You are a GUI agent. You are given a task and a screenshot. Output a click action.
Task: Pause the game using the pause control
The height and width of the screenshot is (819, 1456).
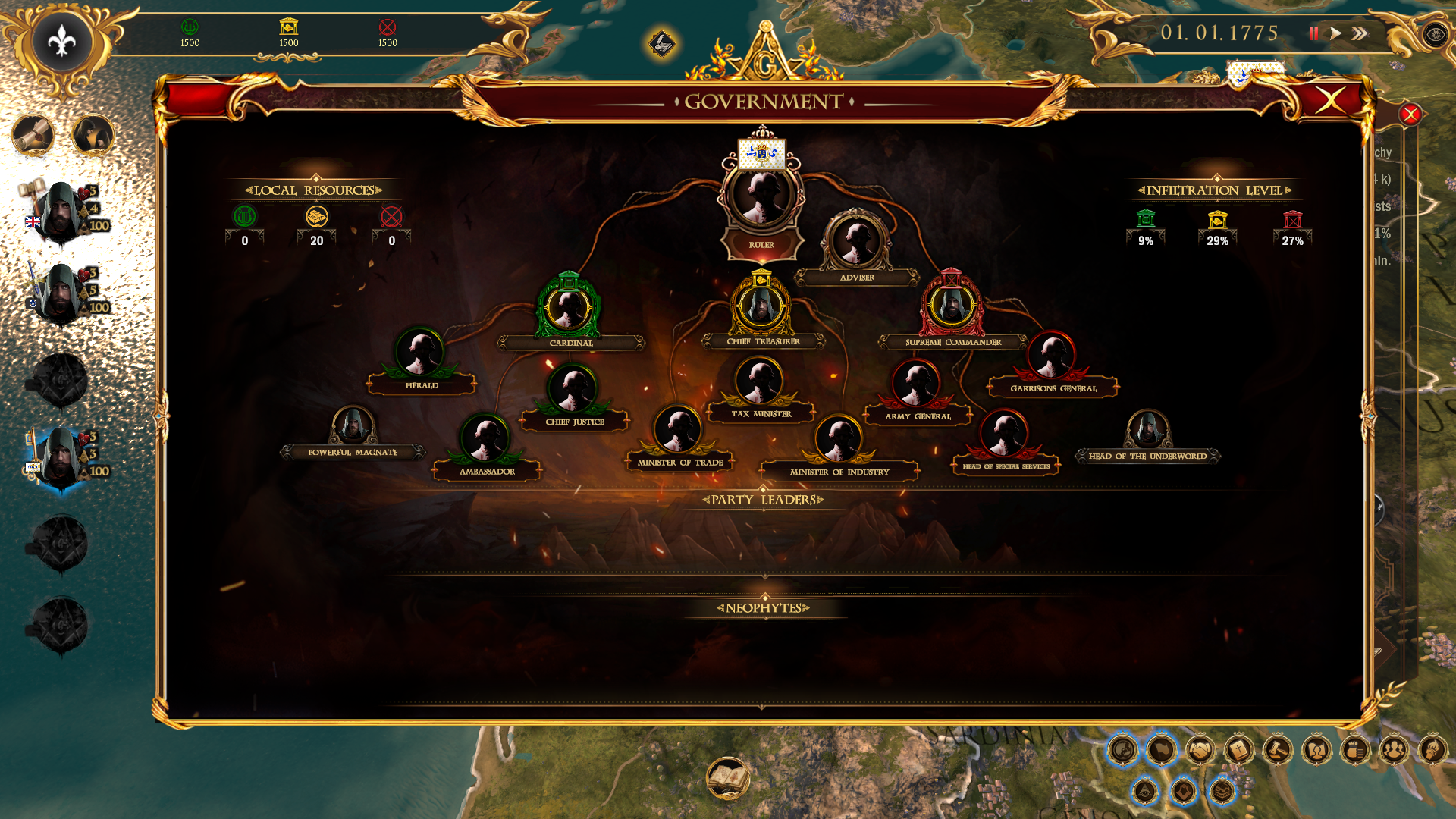coord(1312,33)
